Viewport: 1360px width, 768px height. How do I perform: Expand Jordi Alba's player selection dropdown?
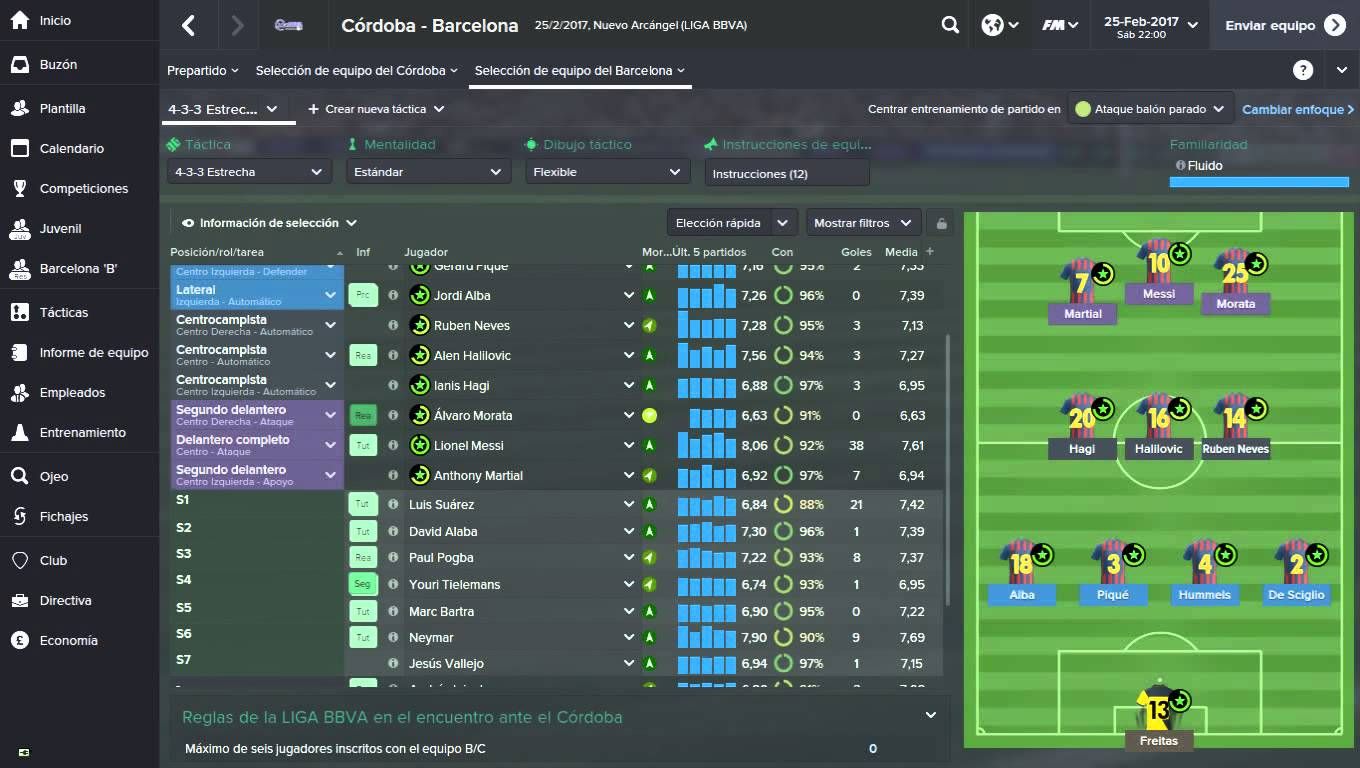pos(629,295)
